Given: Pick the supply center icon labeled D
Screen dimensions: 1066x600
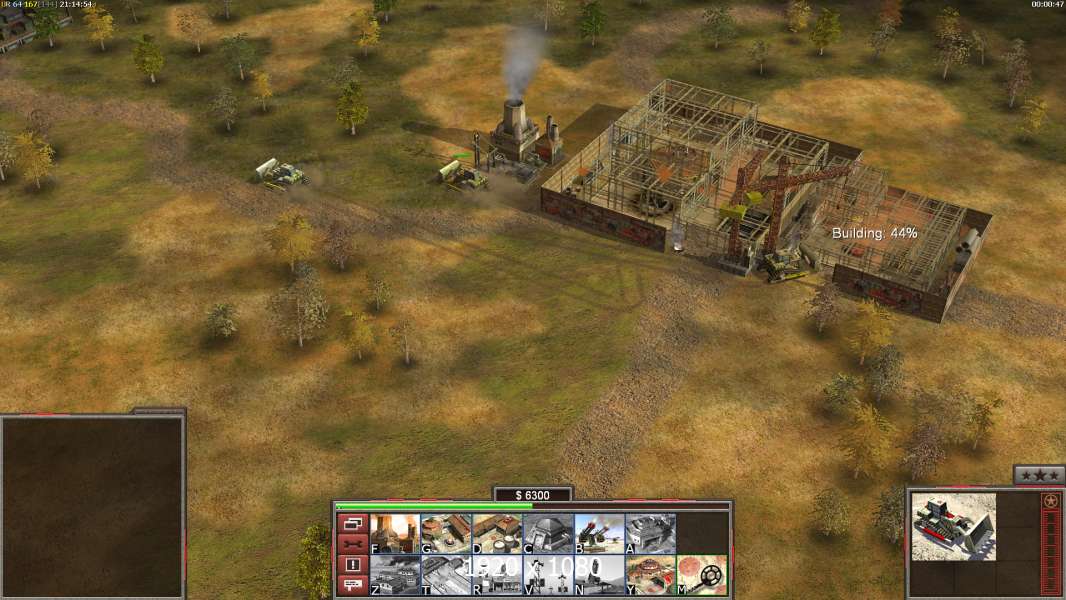Looking at the screenshot, I should [x=497, y=533].
